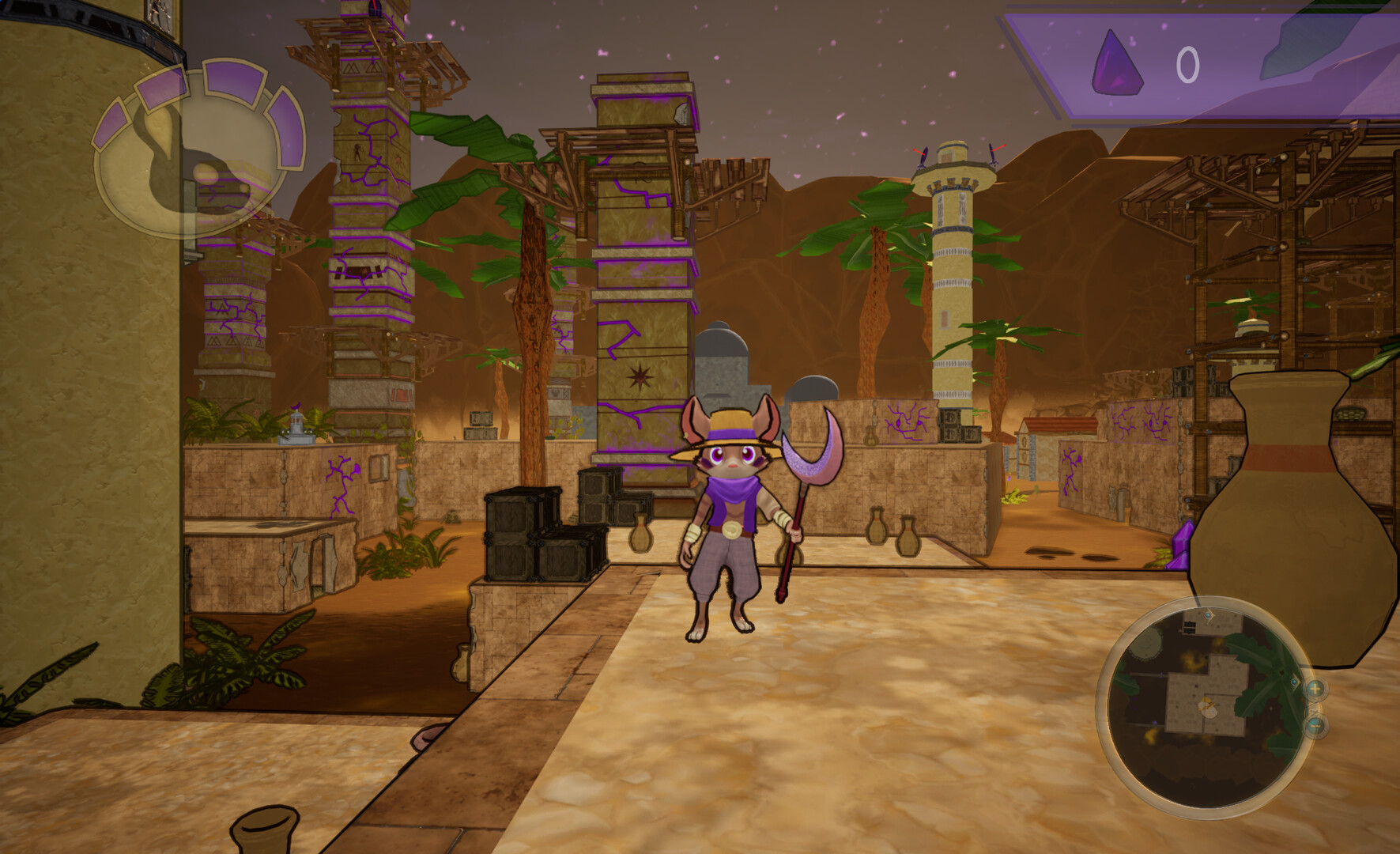Click the minimap zoom in plus icon
The image size is (1400, 854).
(1316, 689)
